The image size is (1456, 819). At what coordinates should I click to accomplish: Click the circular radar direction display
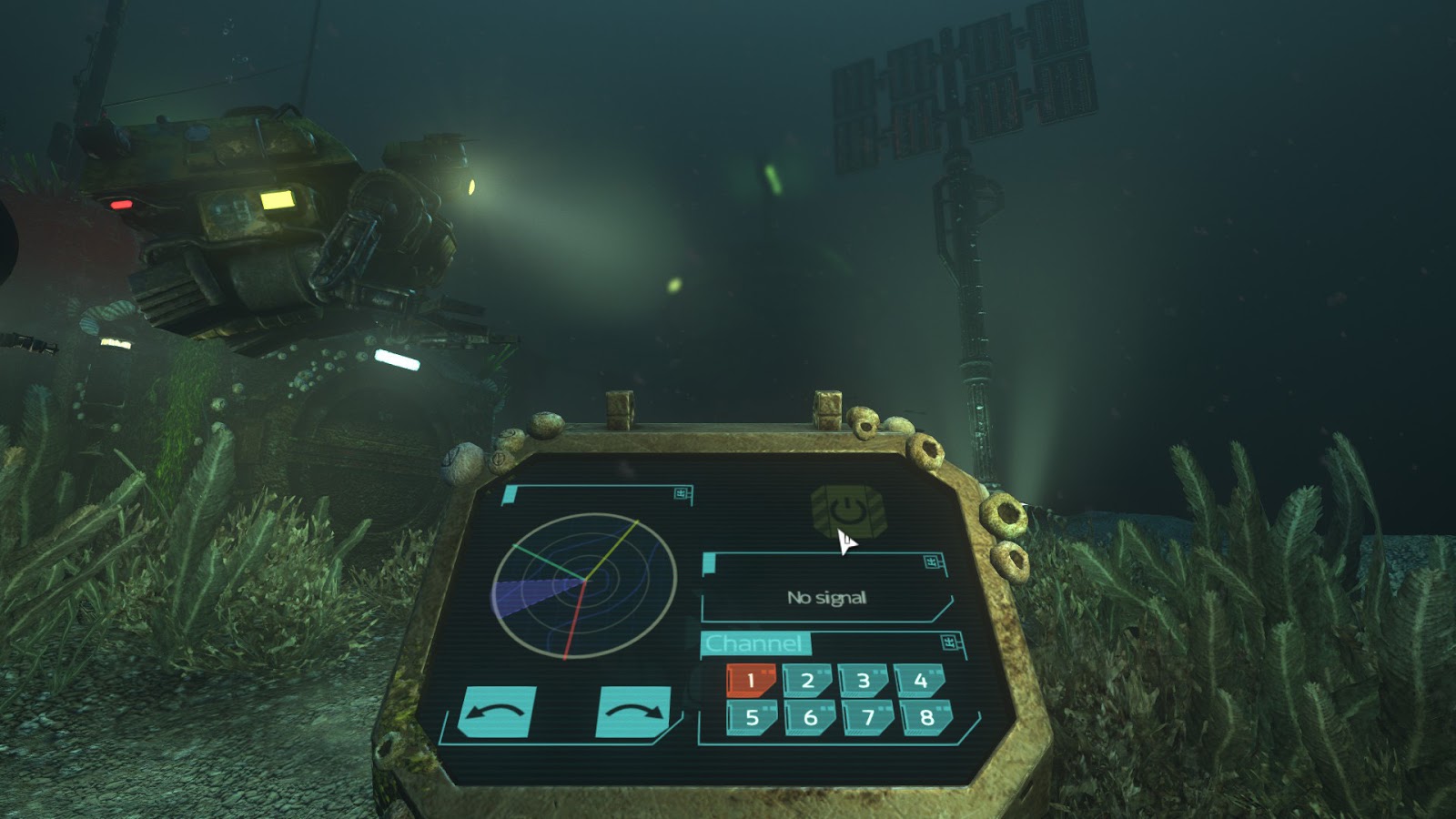(x=584, y=585)
